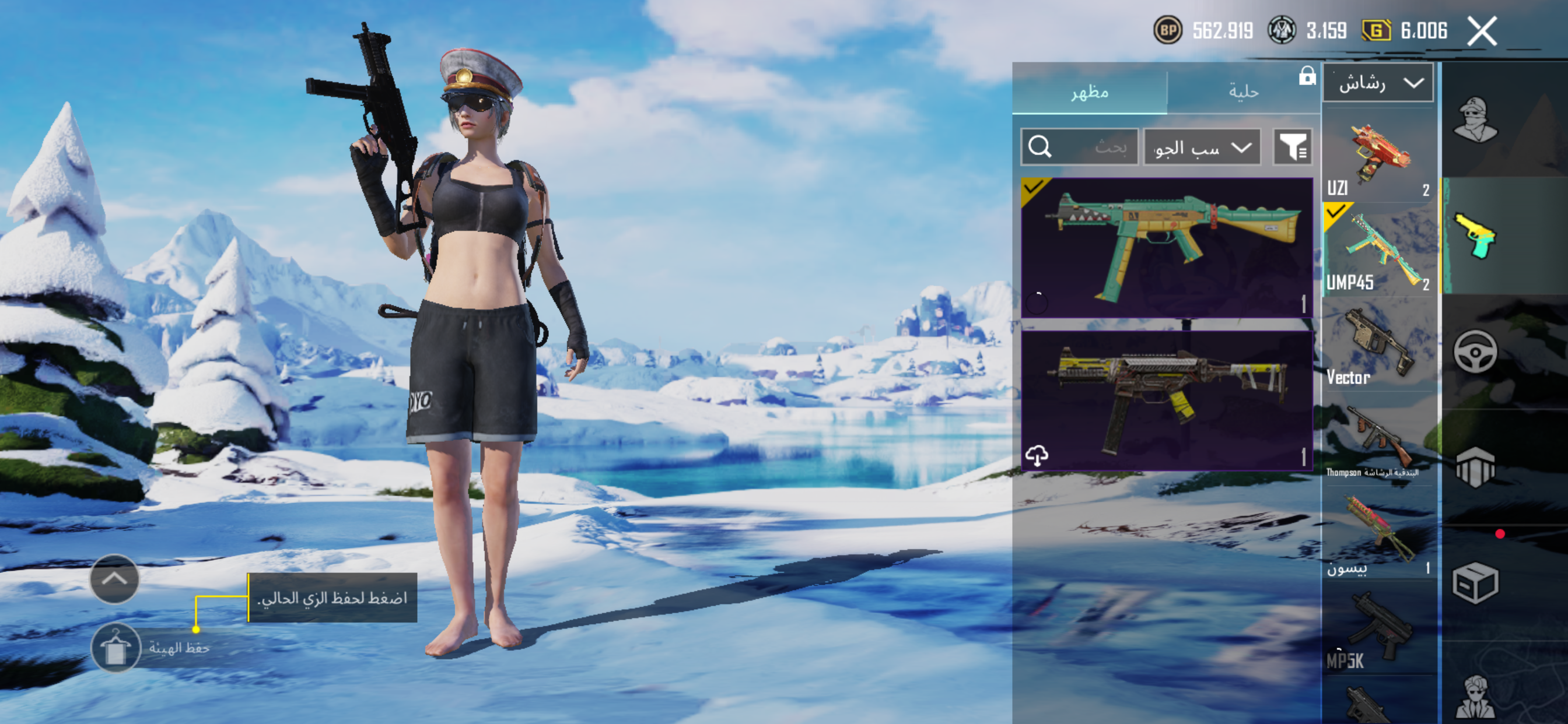This screenshot has height=724, width=1568.
Task: Close the inventory screen with the X
Action: coord(1482,31)
